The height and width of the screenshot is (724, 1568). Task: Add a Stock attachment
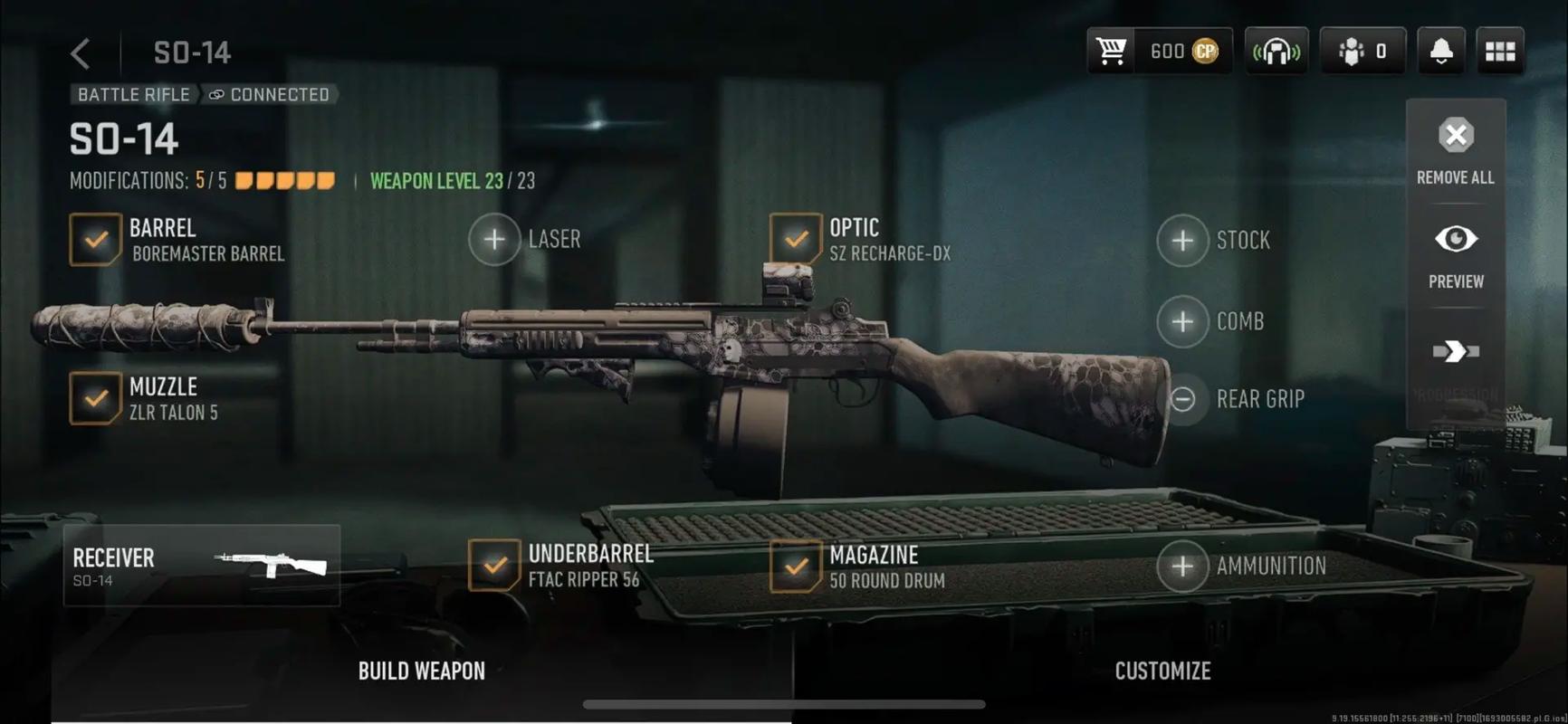pyautogui.click(x=1182, y=241)
